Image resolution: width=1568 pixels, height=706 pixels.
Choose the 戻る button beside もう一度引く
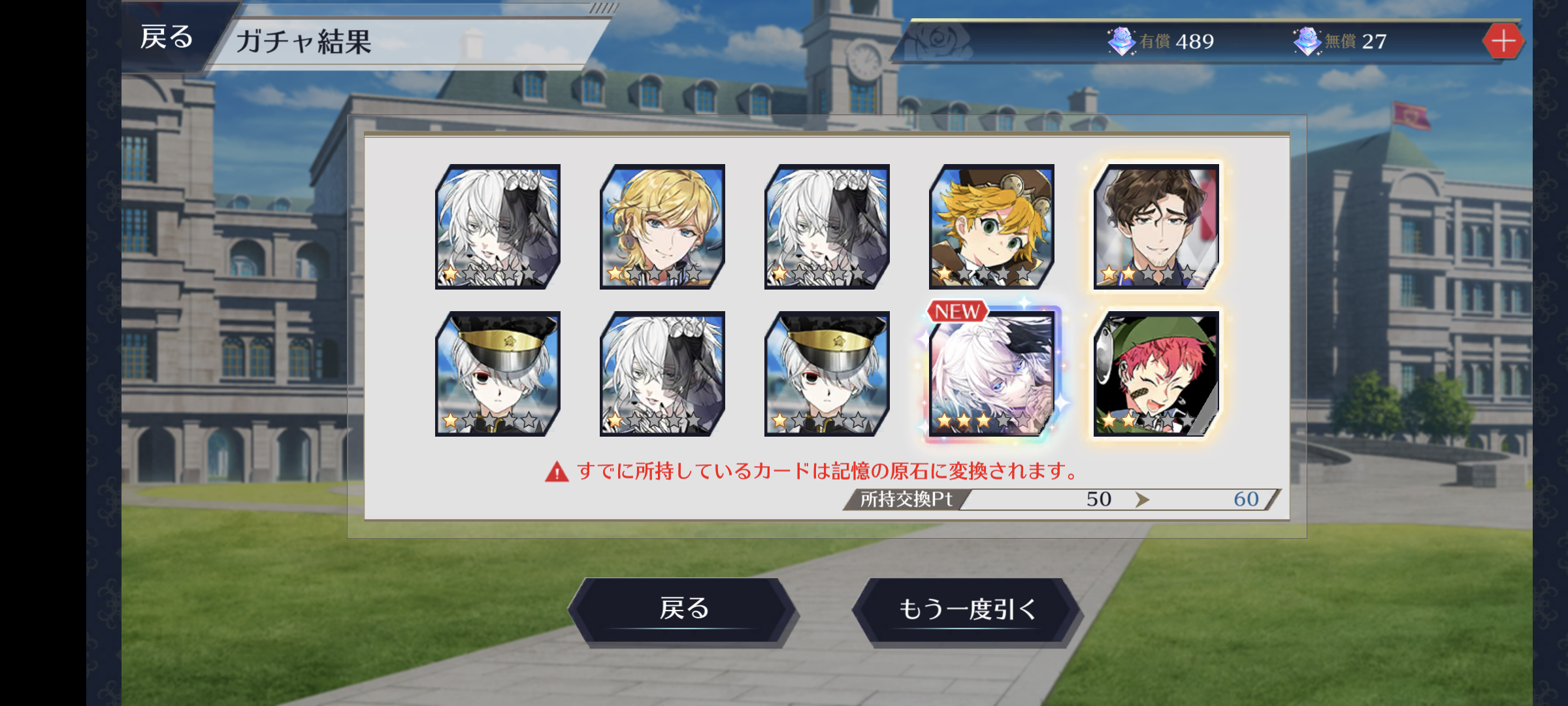(683, 609)
